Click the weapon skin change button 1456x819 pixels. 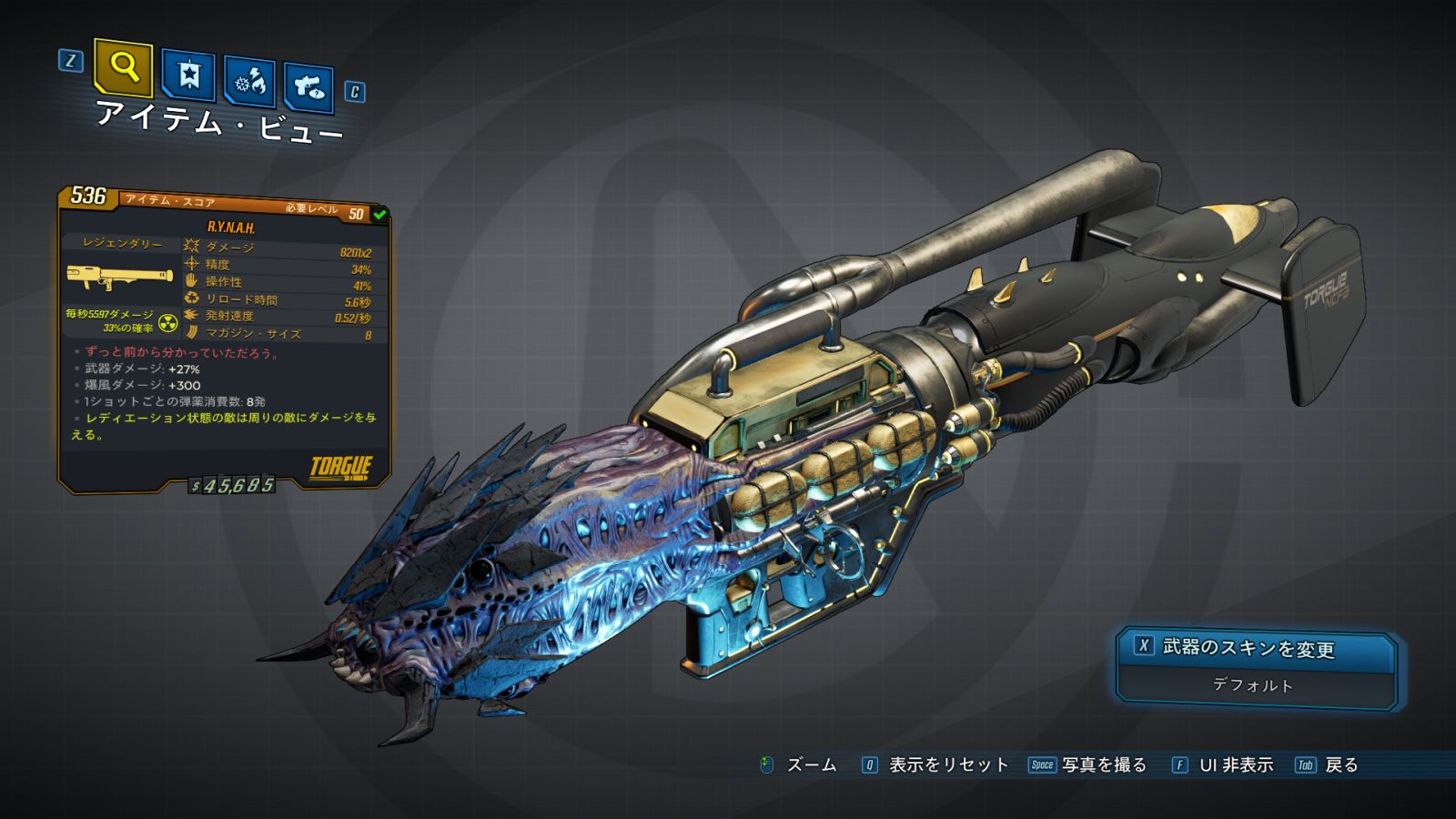click(x=1256, y=647)
